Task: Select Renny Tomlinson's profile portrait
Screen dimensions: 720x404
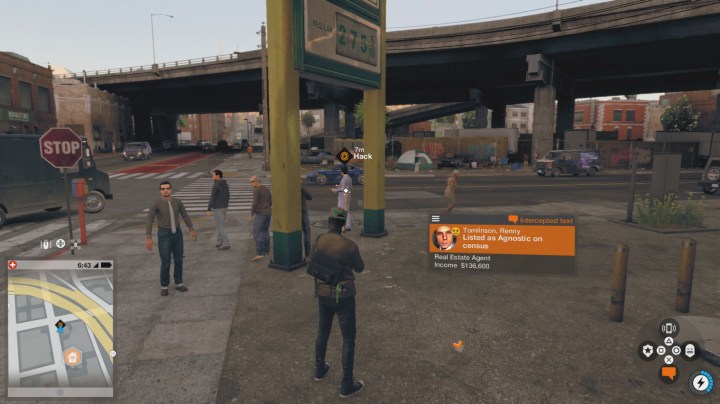Action: (x=444, y=238)
